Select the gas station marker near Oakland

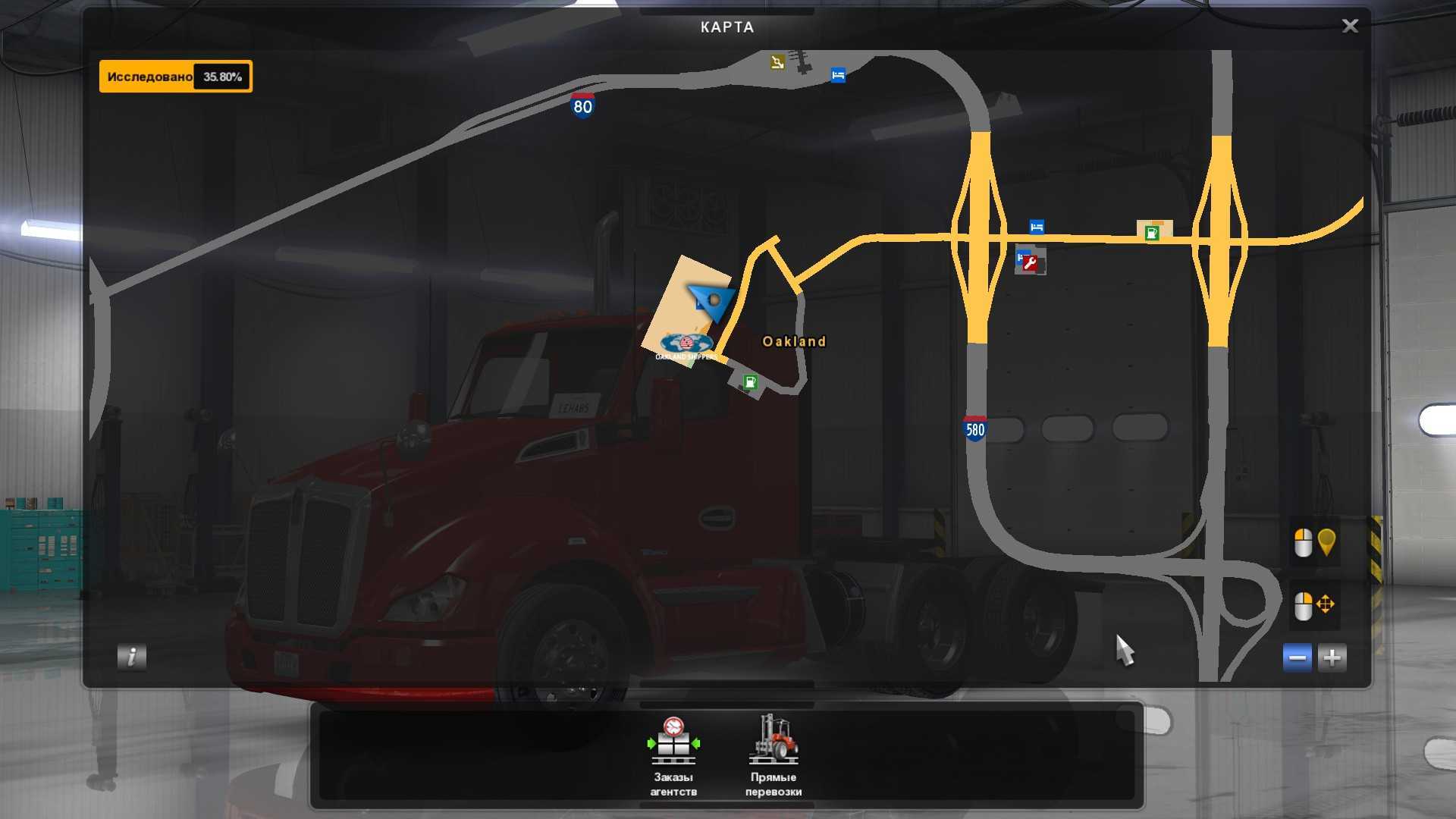click(x=750, y=381)
